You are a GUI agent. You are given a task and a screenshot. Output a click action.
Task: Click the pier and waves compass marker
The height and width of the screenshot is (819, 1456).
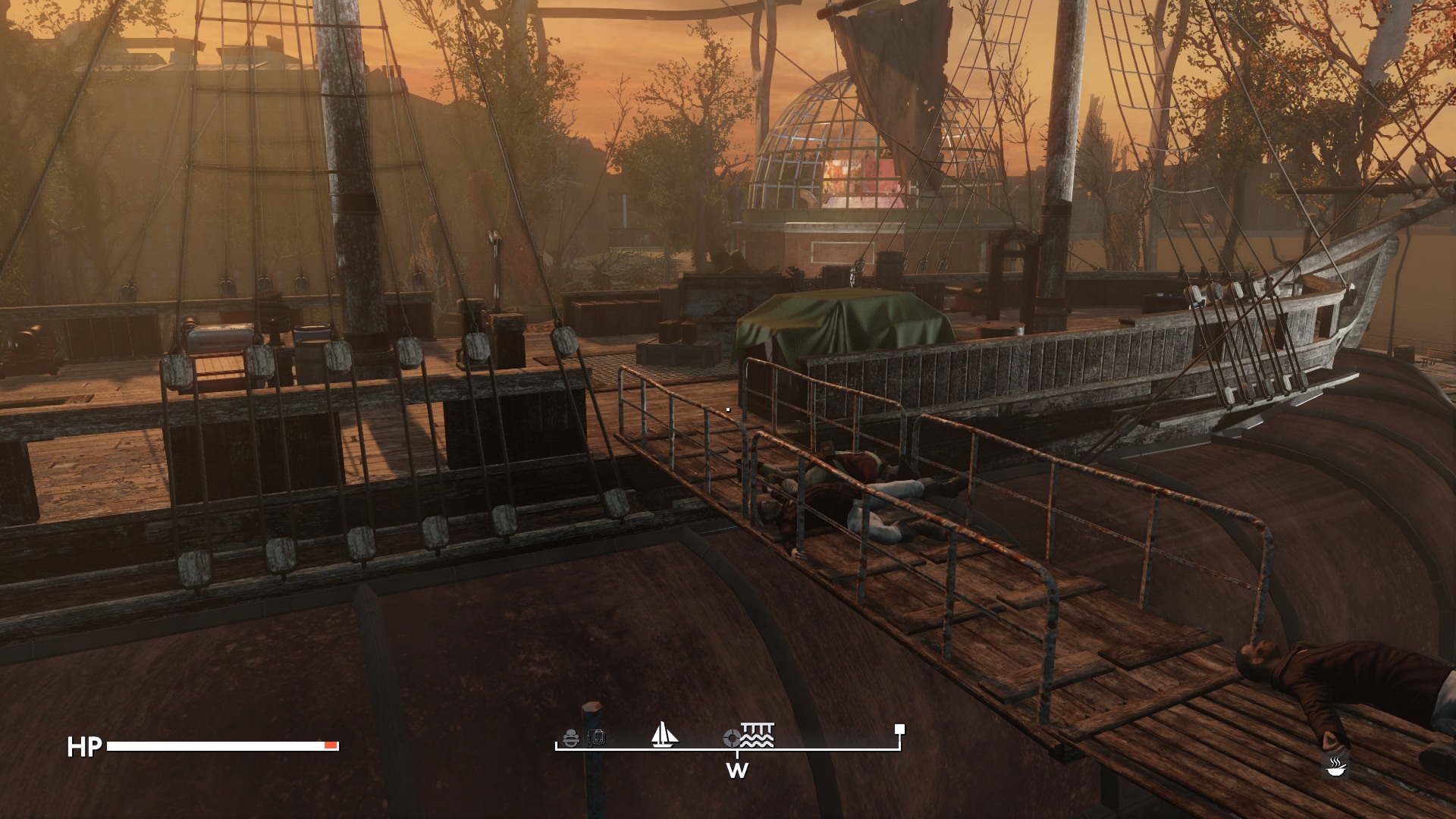click(758, 735)
